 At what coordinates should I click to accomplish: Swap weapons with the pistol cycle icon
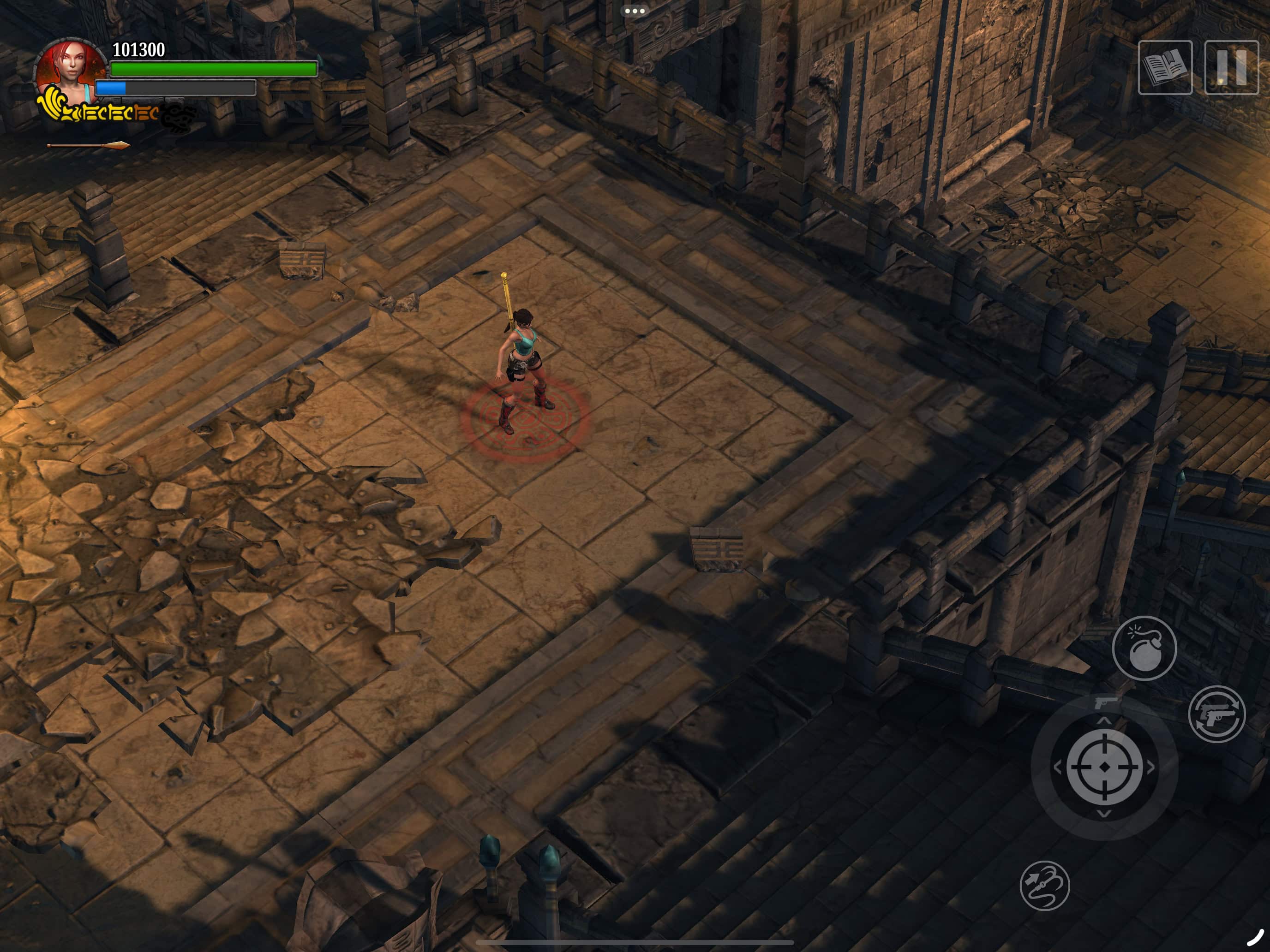point(1216,714)
